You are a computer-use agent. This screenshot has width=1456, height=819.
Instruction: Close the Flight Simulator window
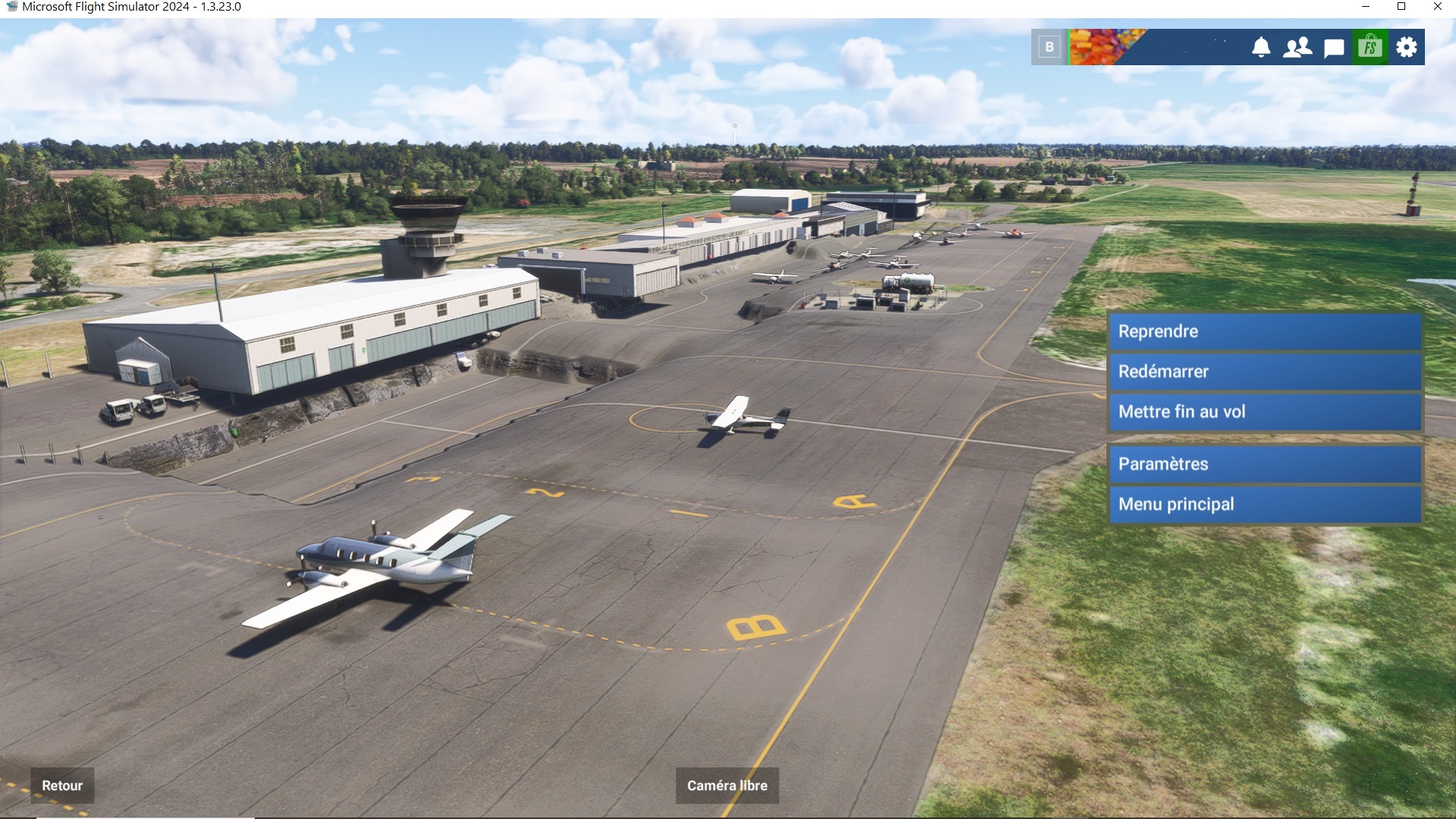point(1438,7)
